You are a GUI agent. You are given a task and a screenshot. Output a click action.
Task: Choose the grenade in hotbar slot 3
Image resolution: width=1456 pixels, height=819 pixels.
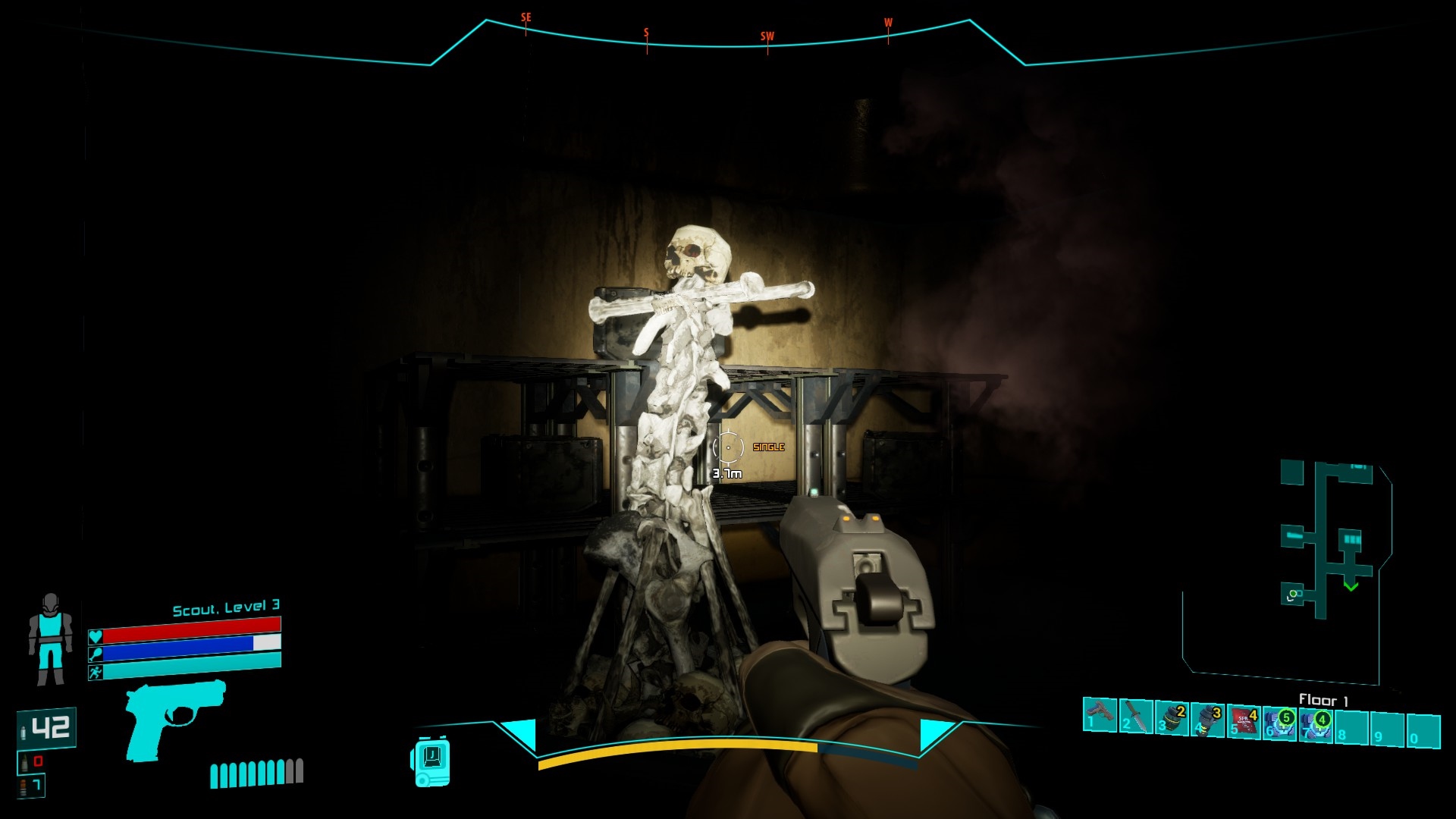pos(1172,718)
